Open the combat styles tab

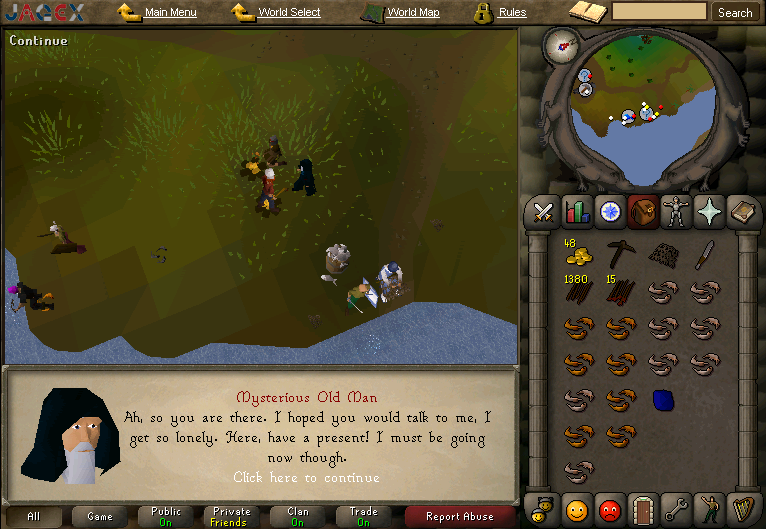click(544, 211)
